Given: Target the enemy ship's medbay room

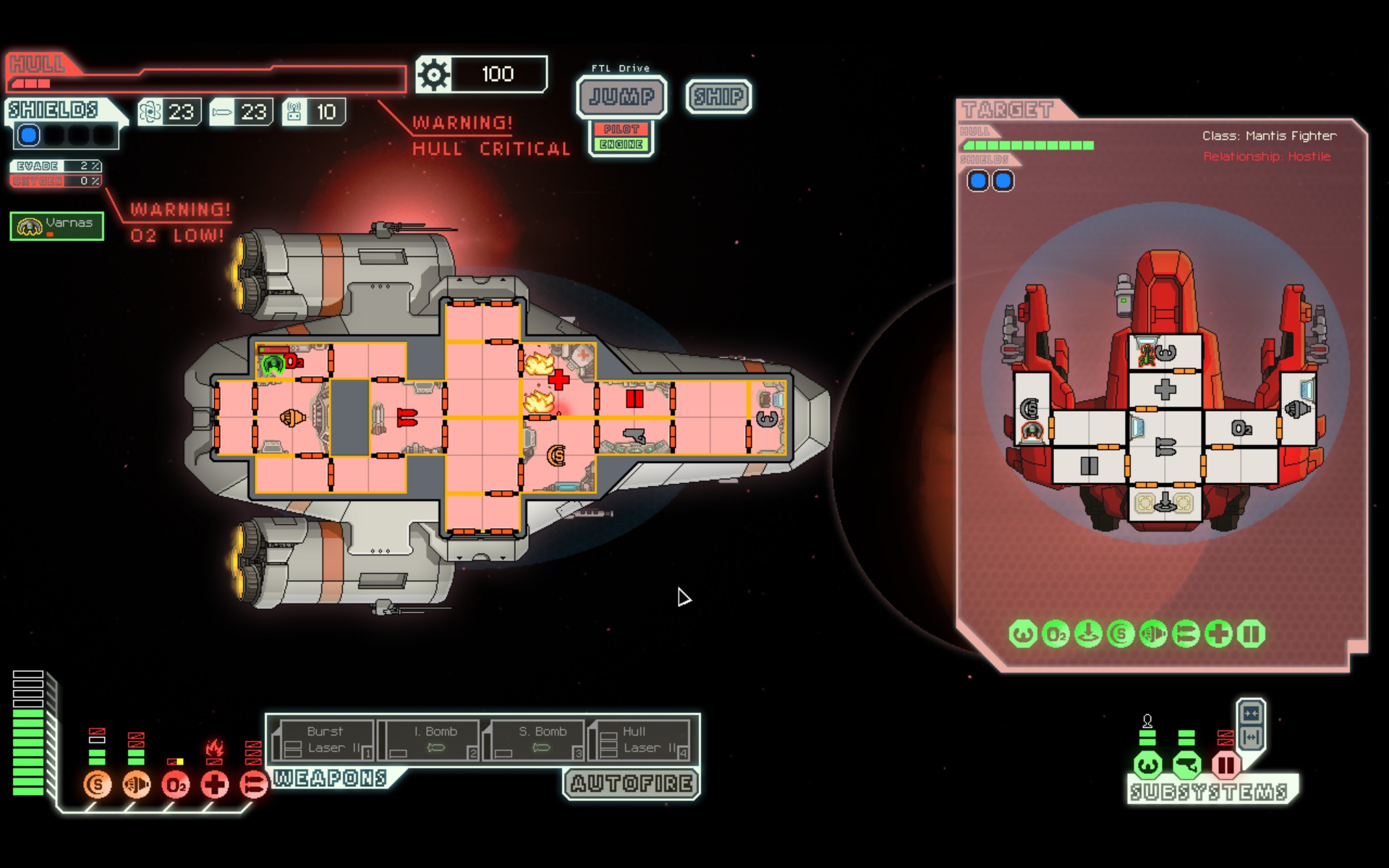Looking at the screenshot, I should [1165, 391].
